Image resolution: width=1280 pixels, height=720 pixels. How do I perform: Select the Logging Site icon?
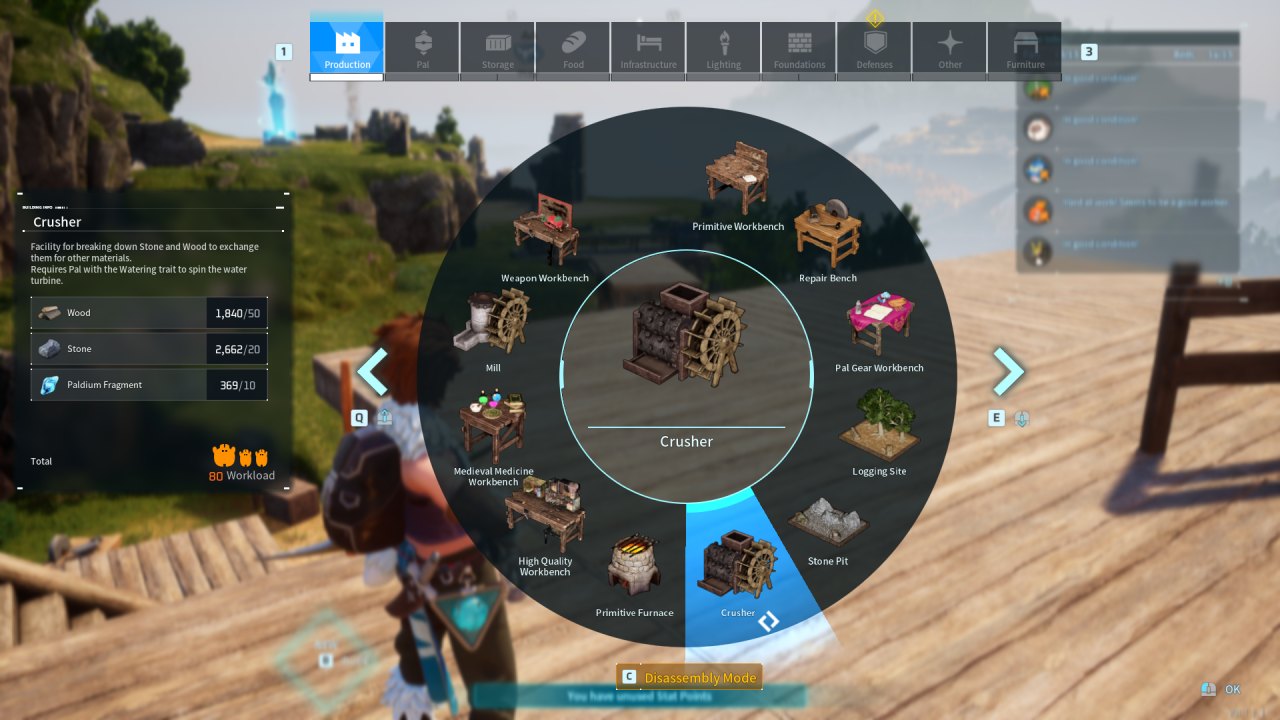pos(878,425)
